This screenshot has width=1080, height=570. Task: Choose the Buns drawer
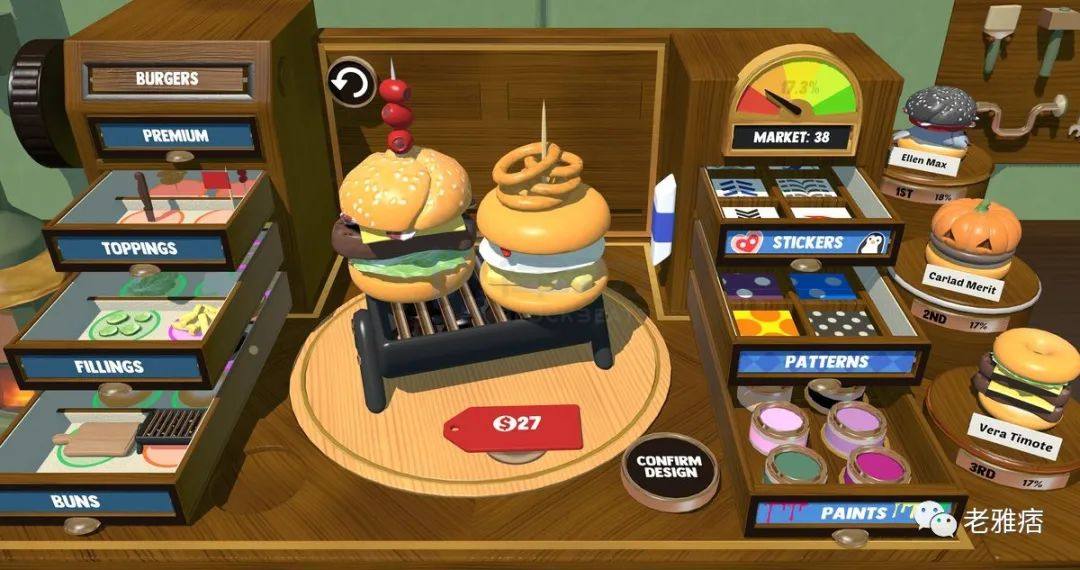pos(76,500)
